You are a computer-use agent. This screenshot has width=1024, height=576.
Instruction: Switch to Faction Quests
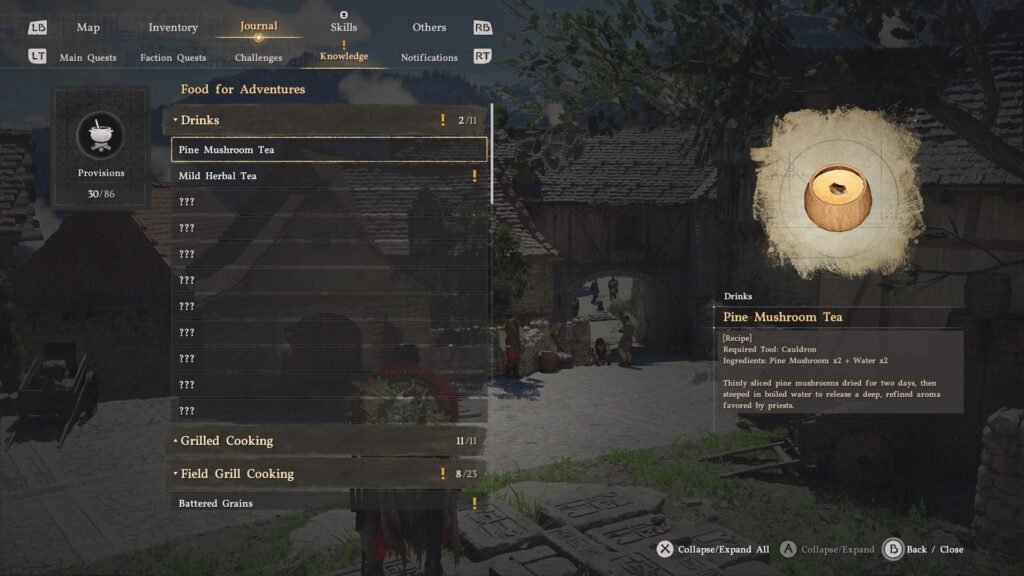(x=173, y=58)
